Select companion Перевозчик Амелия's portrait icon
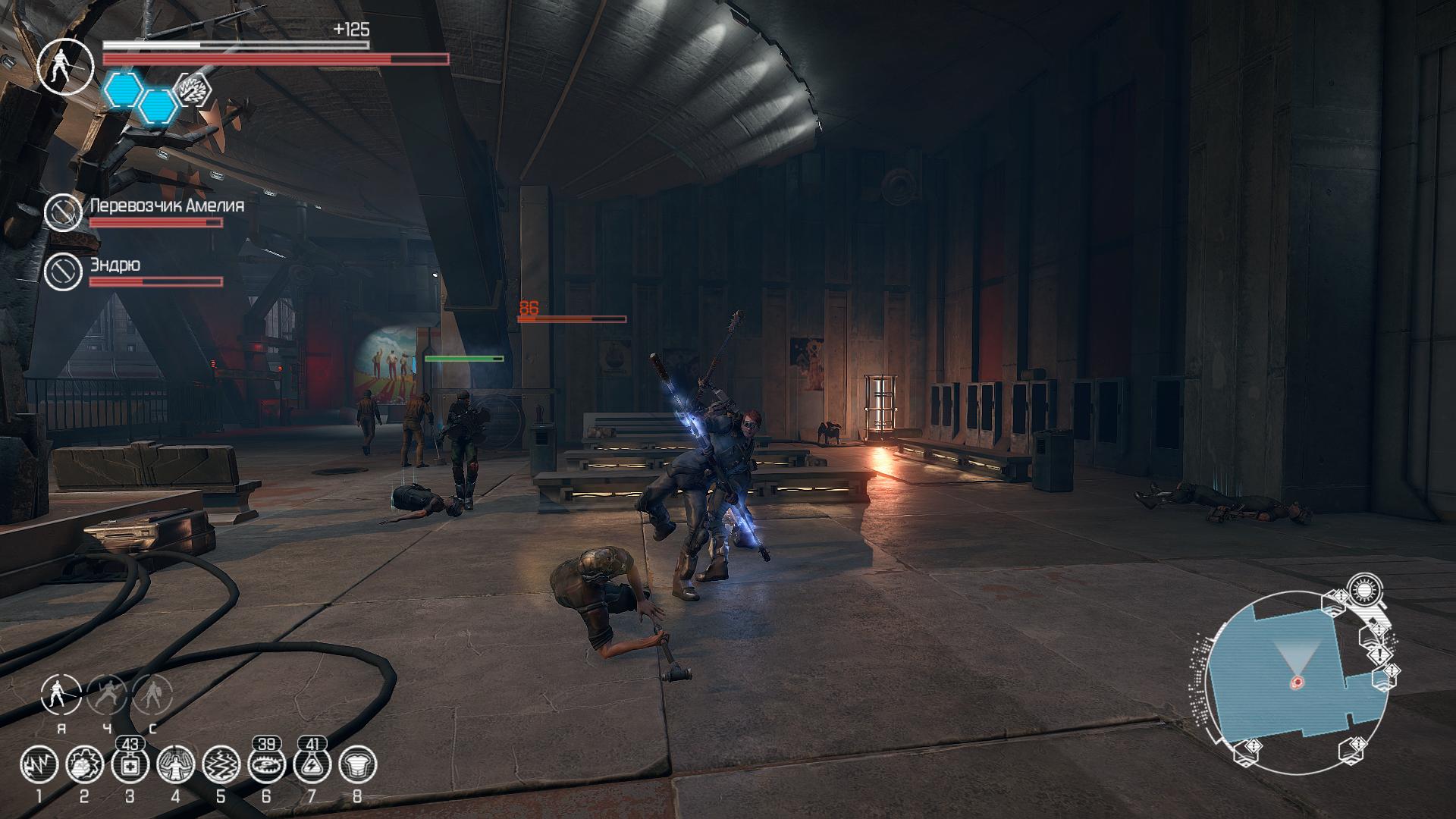 click(x=63, y=212)
